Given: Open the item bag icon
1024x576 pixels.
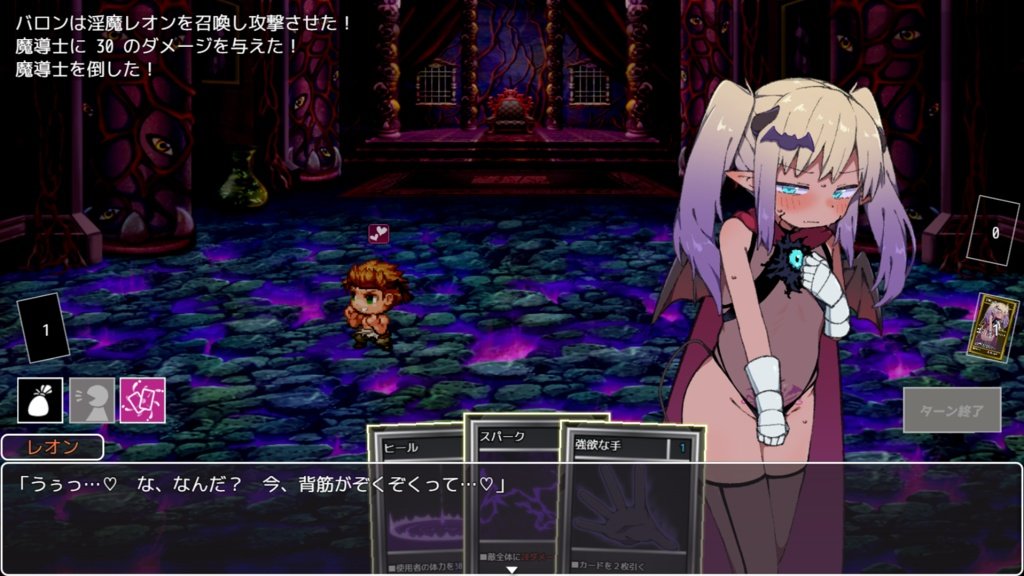Looking at the screenshot, I should pos(40,400).
